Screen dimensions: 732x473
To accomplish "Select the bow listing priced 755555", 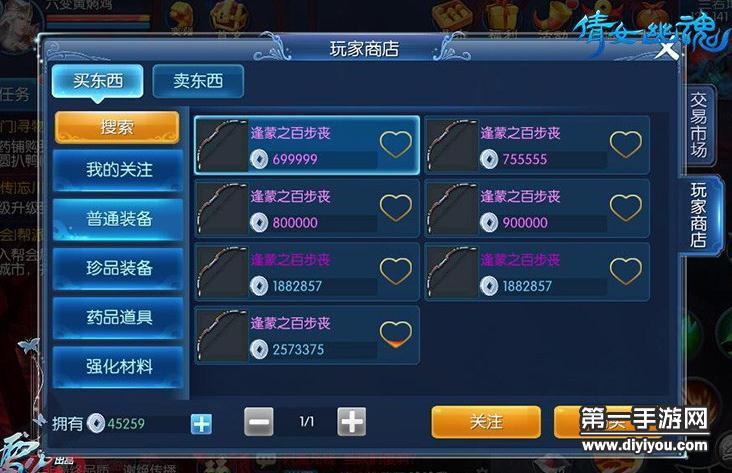I will pos(536,145).
